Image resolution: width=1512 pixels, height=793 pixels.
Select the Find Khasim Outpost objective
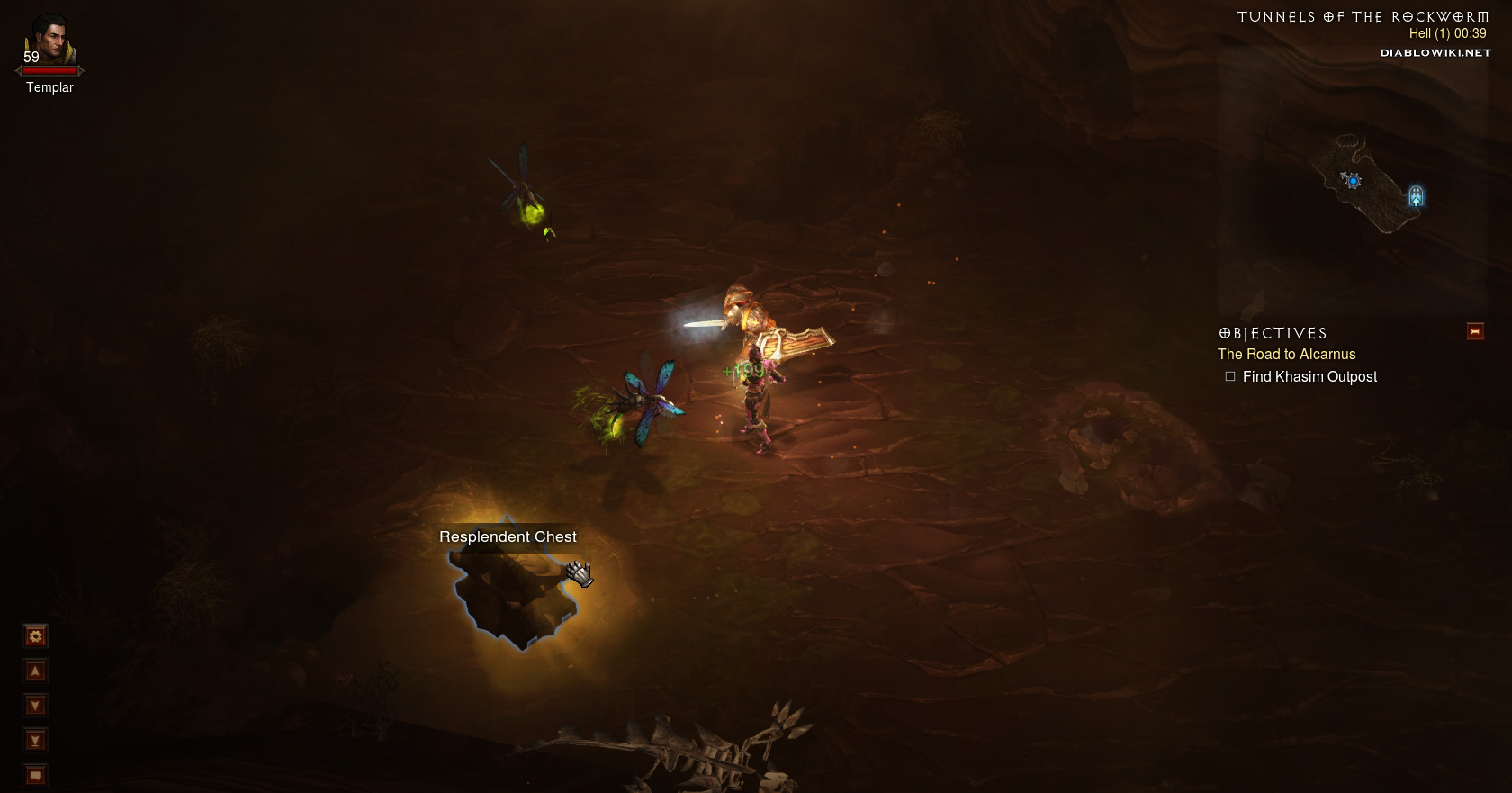point(1309,377)
